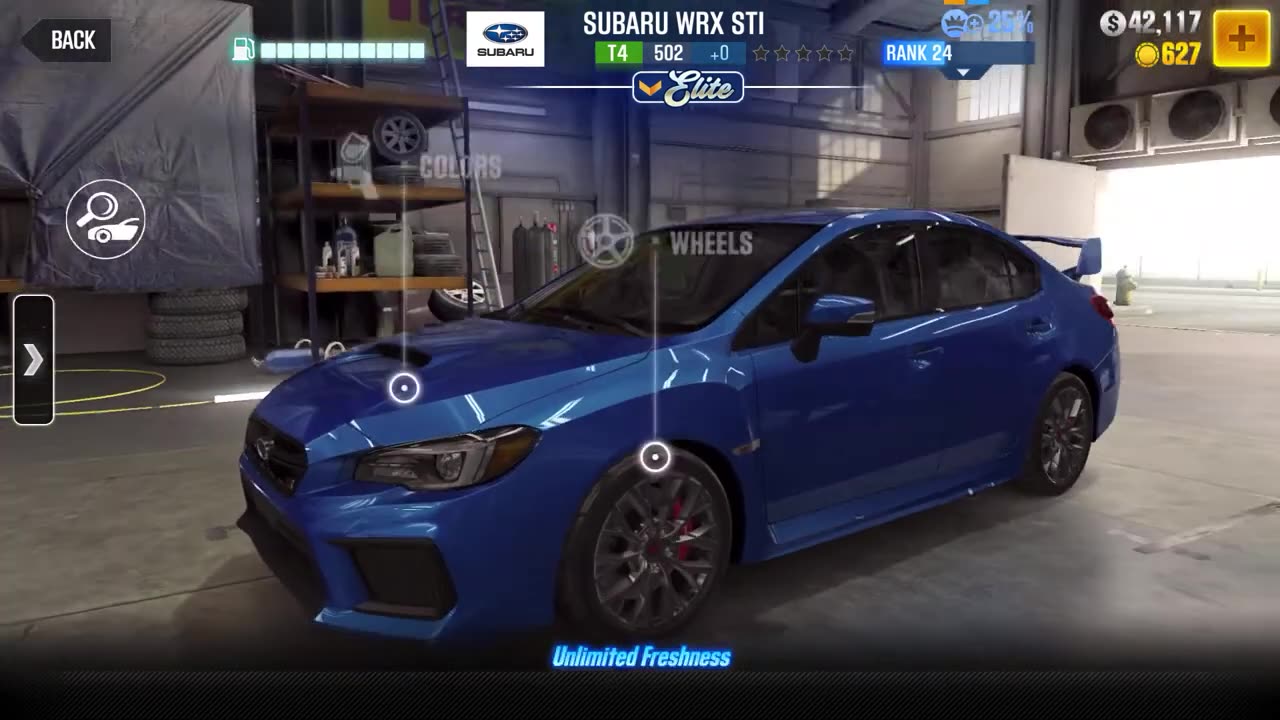Expand the Elite banner chevron
This screenshot has width=1280, height=720.
pyautogui.click(x=651, y=89)
